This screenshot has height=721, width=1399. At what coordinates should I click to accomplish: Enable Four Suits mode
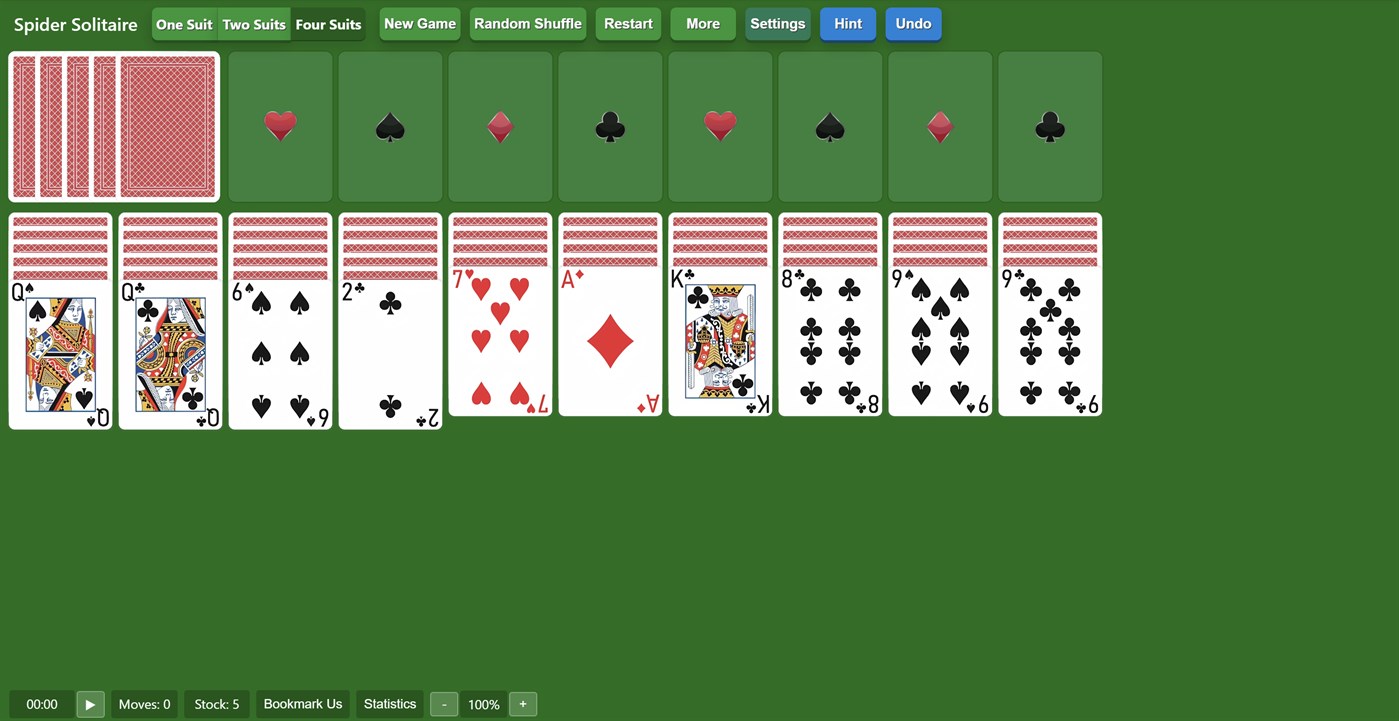point(328,24)
